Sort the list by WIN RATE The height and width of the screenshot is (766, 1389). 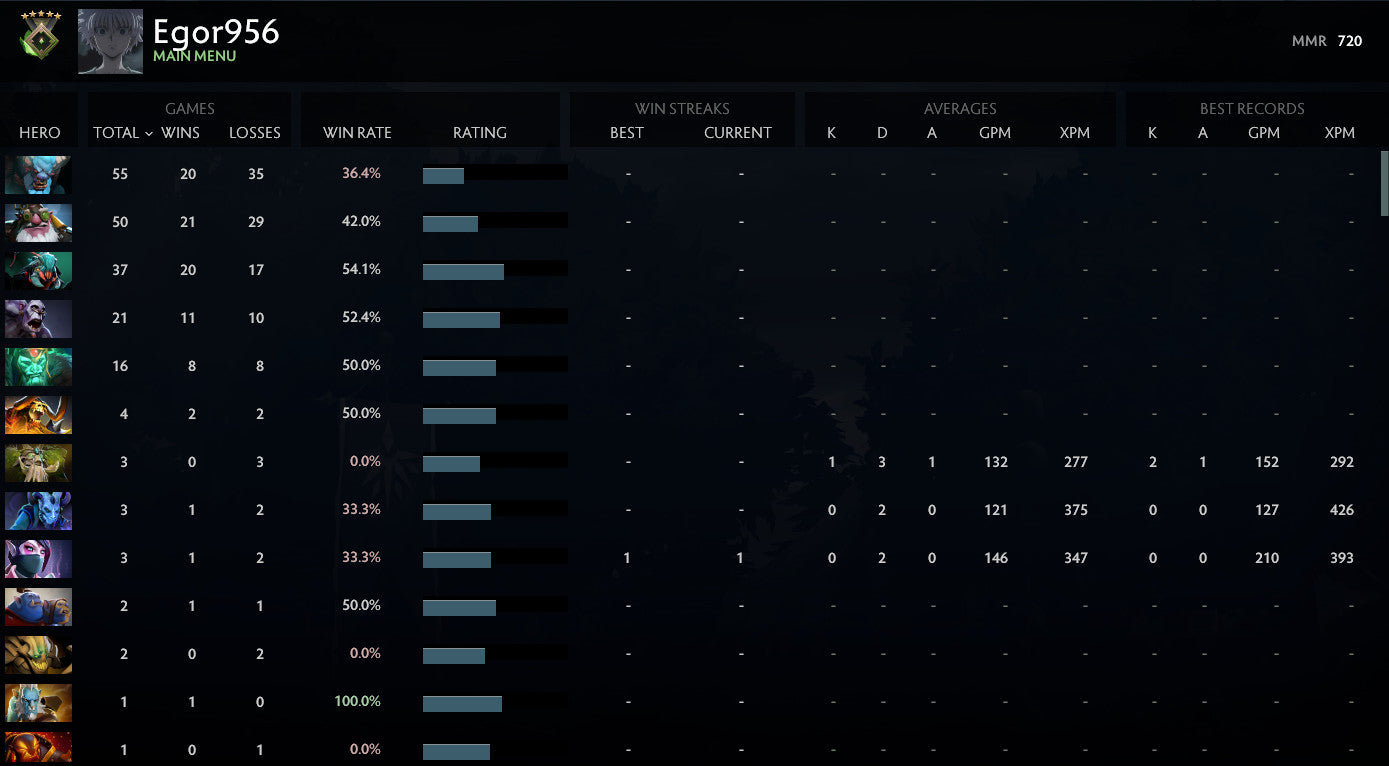click(x=357, y=132)
